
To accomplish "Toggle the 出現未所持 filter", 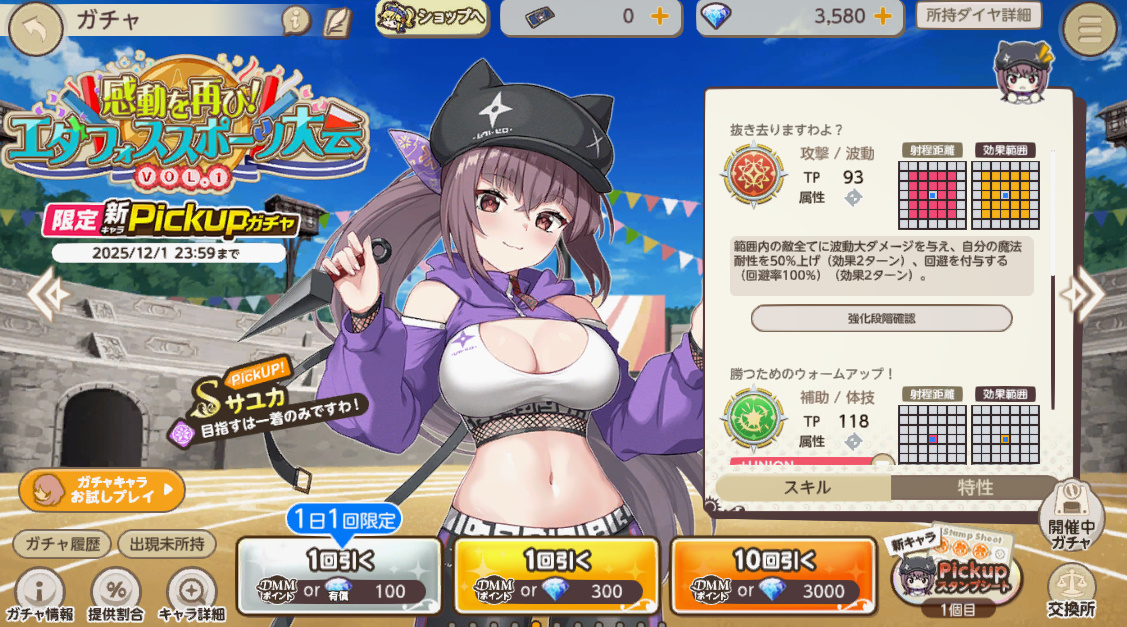I will (x=167, y=544).
